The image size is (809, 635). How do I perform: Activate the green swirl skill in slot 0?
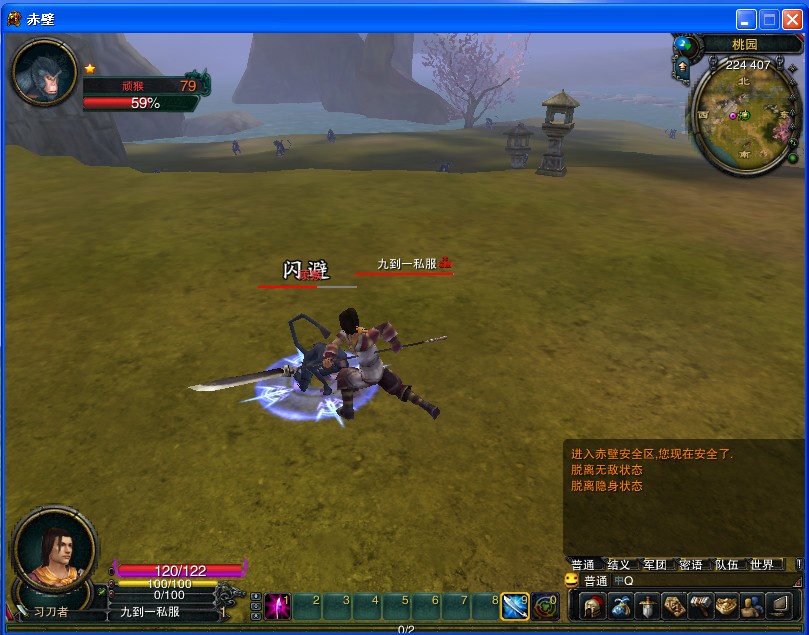[545, 606]
